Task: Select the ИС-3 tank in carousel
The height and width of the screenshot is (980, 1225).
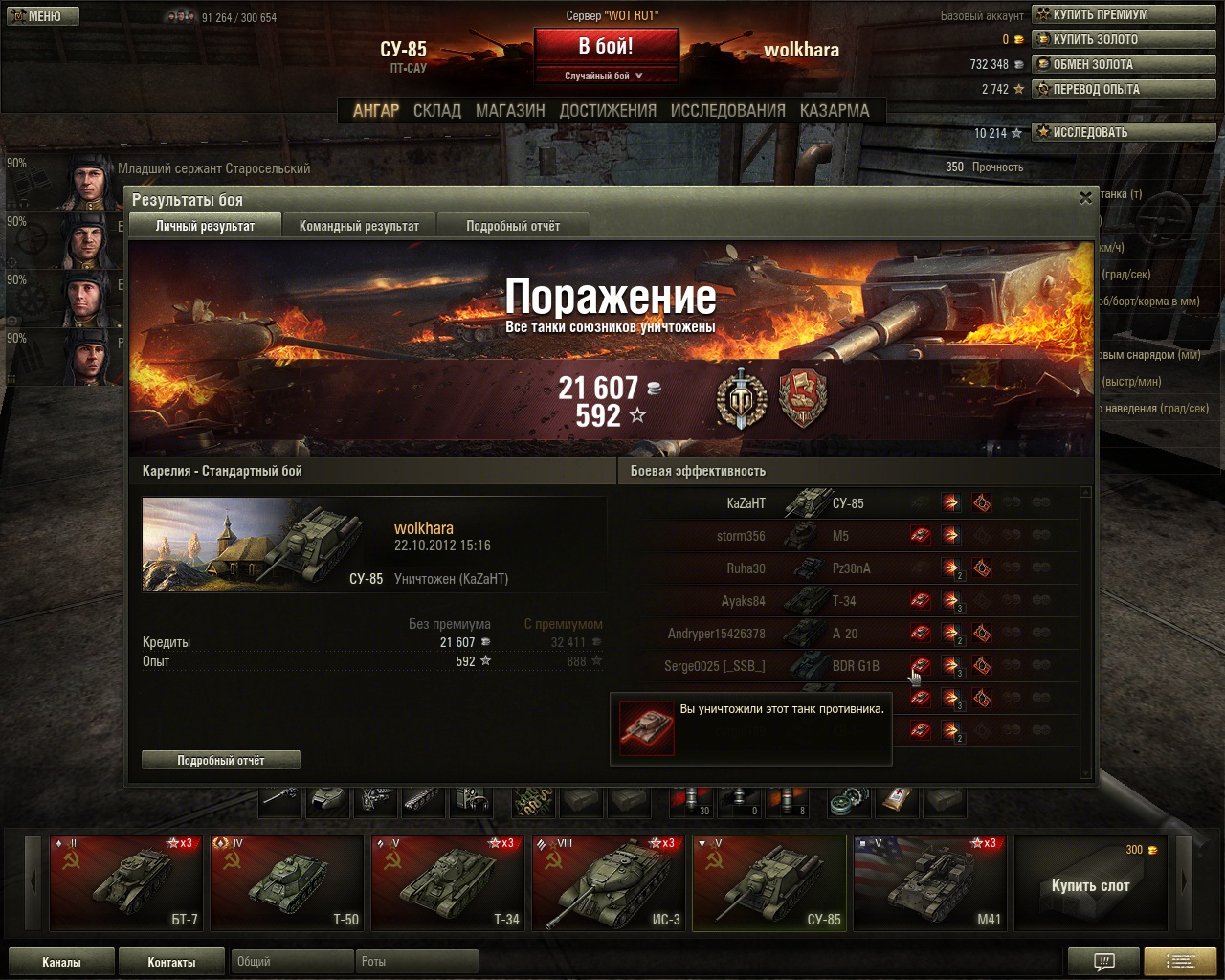Action: point(609,882)
